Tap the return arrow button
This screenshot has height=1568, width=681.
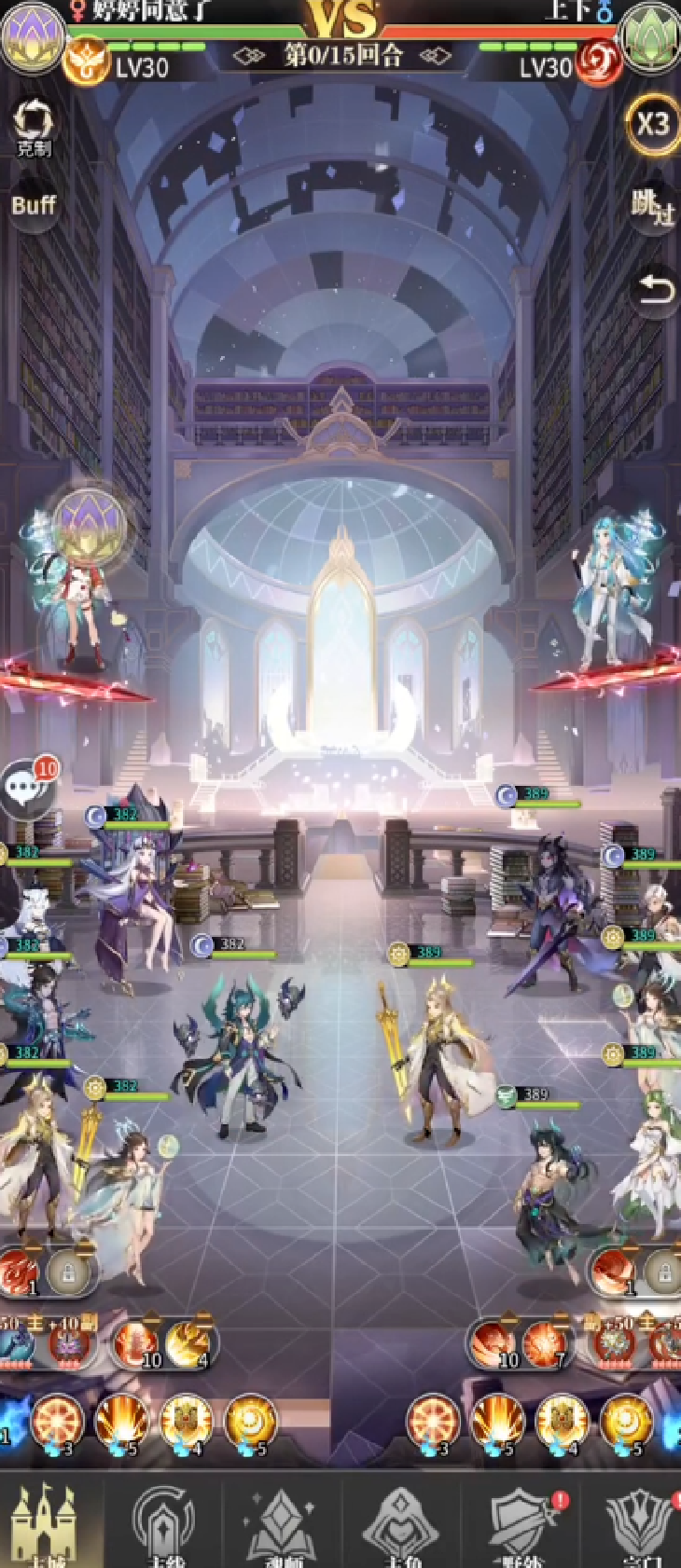click(x=653, y=289)
